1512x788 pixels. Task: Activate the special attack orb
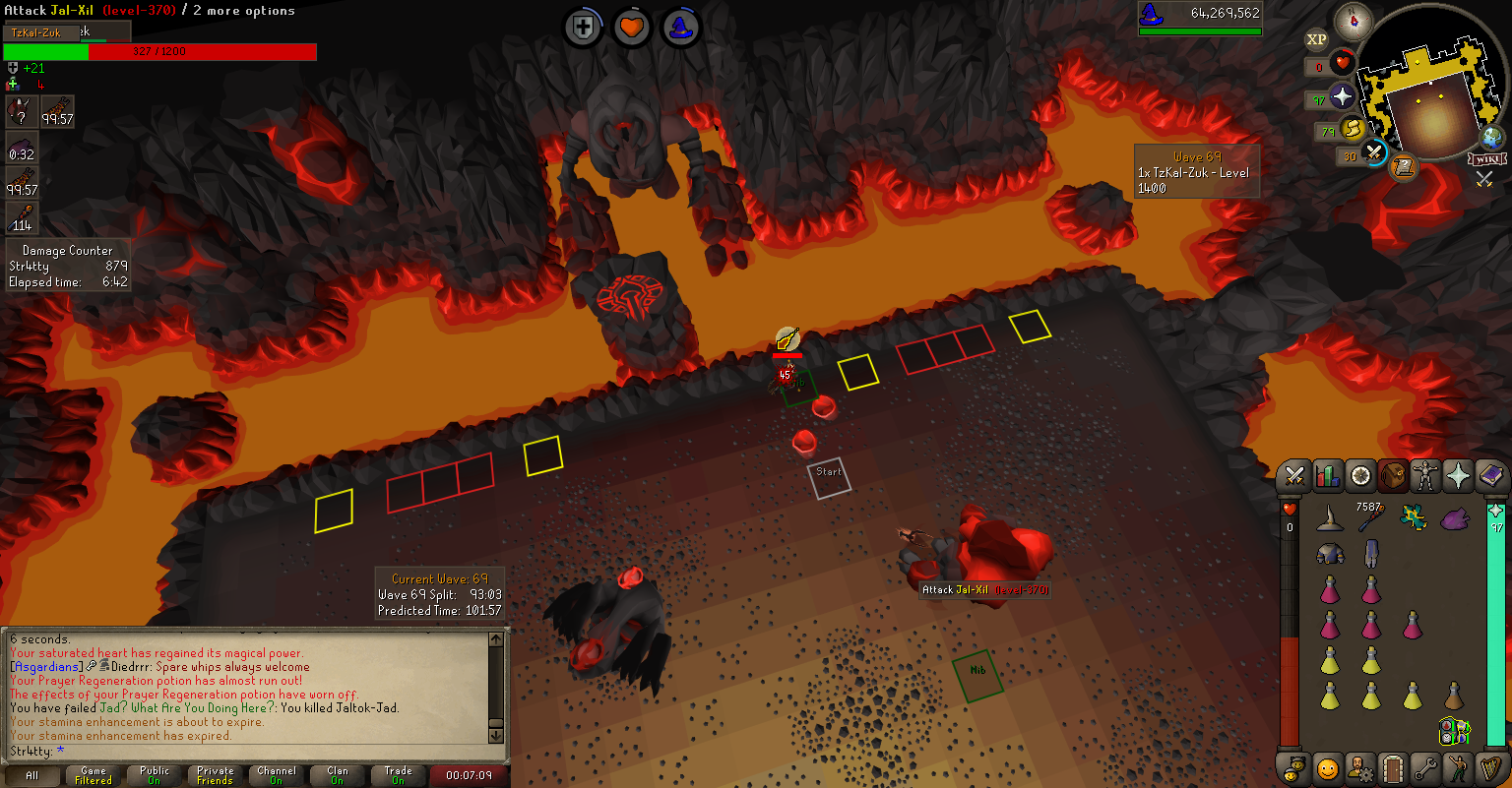tap(1374, 152)
